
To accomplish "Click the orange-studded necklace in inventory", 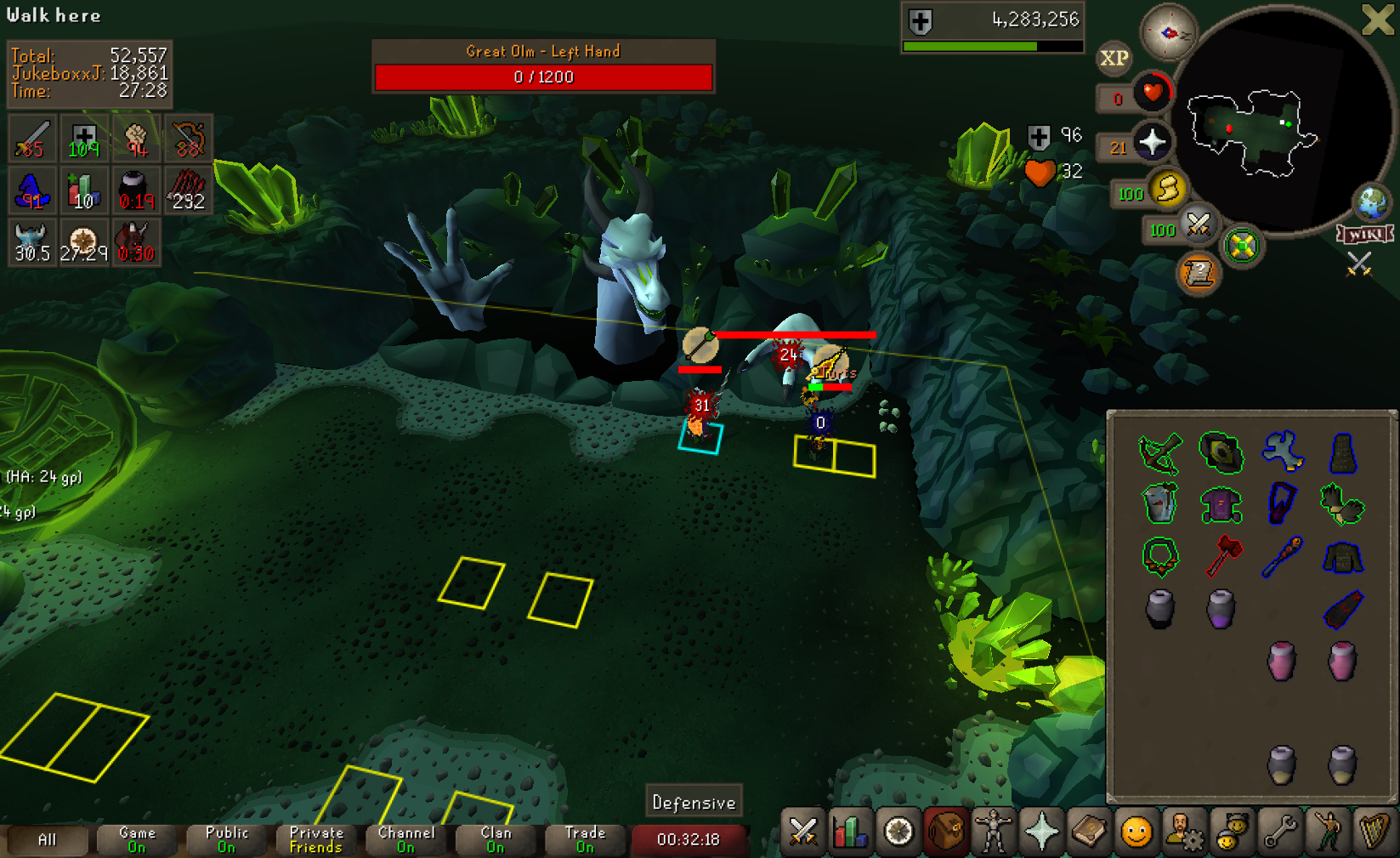I will tap(1160, 557).
